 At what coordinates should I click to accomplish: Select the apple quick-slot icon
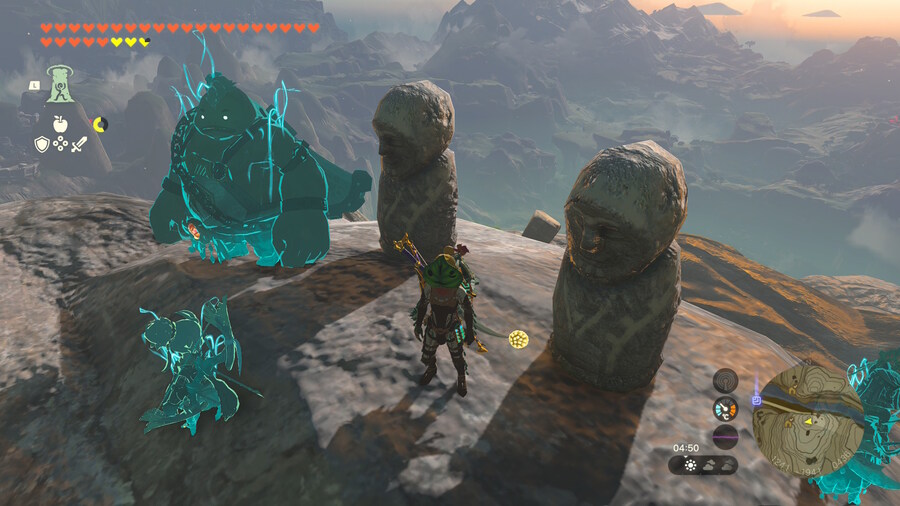pos(59,124)
